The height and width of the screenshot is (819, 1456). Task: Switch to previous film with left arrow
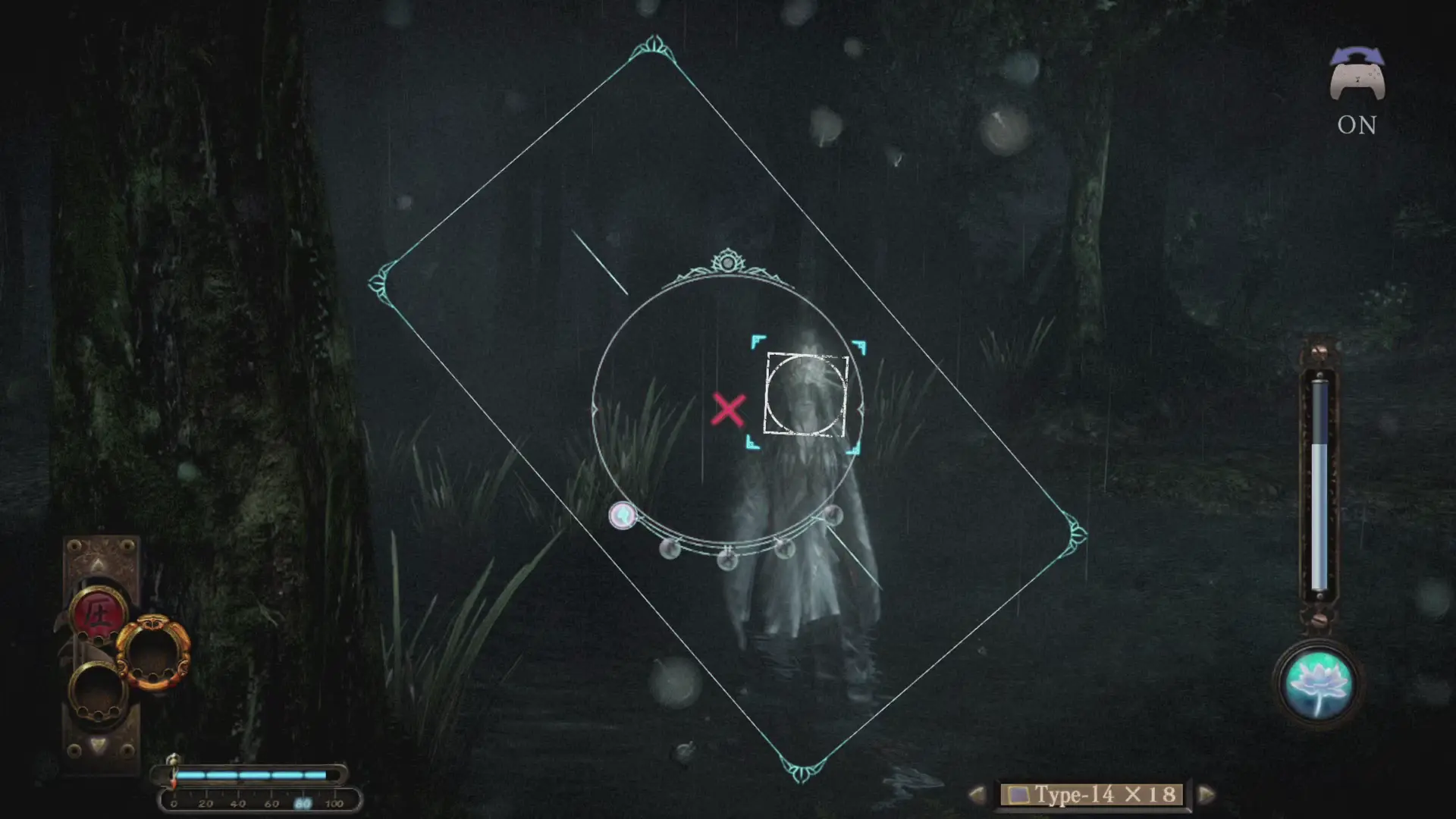(977, 794)
